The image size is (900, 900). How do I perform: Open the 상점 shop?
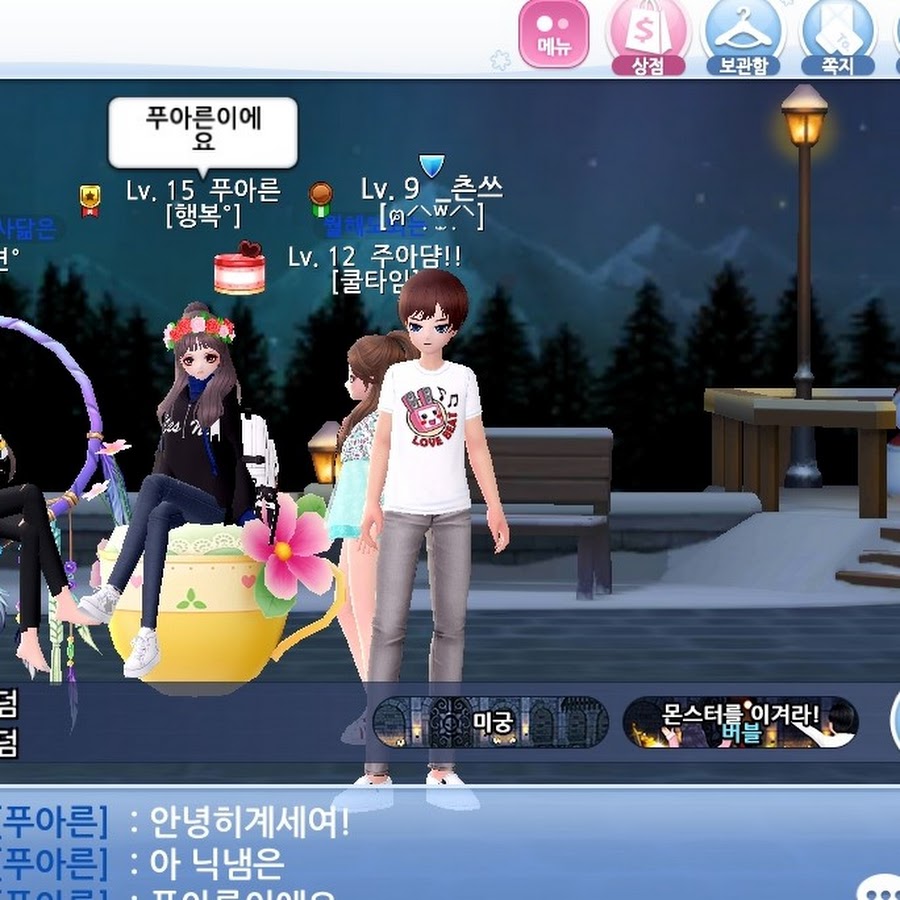click(647, 36)
